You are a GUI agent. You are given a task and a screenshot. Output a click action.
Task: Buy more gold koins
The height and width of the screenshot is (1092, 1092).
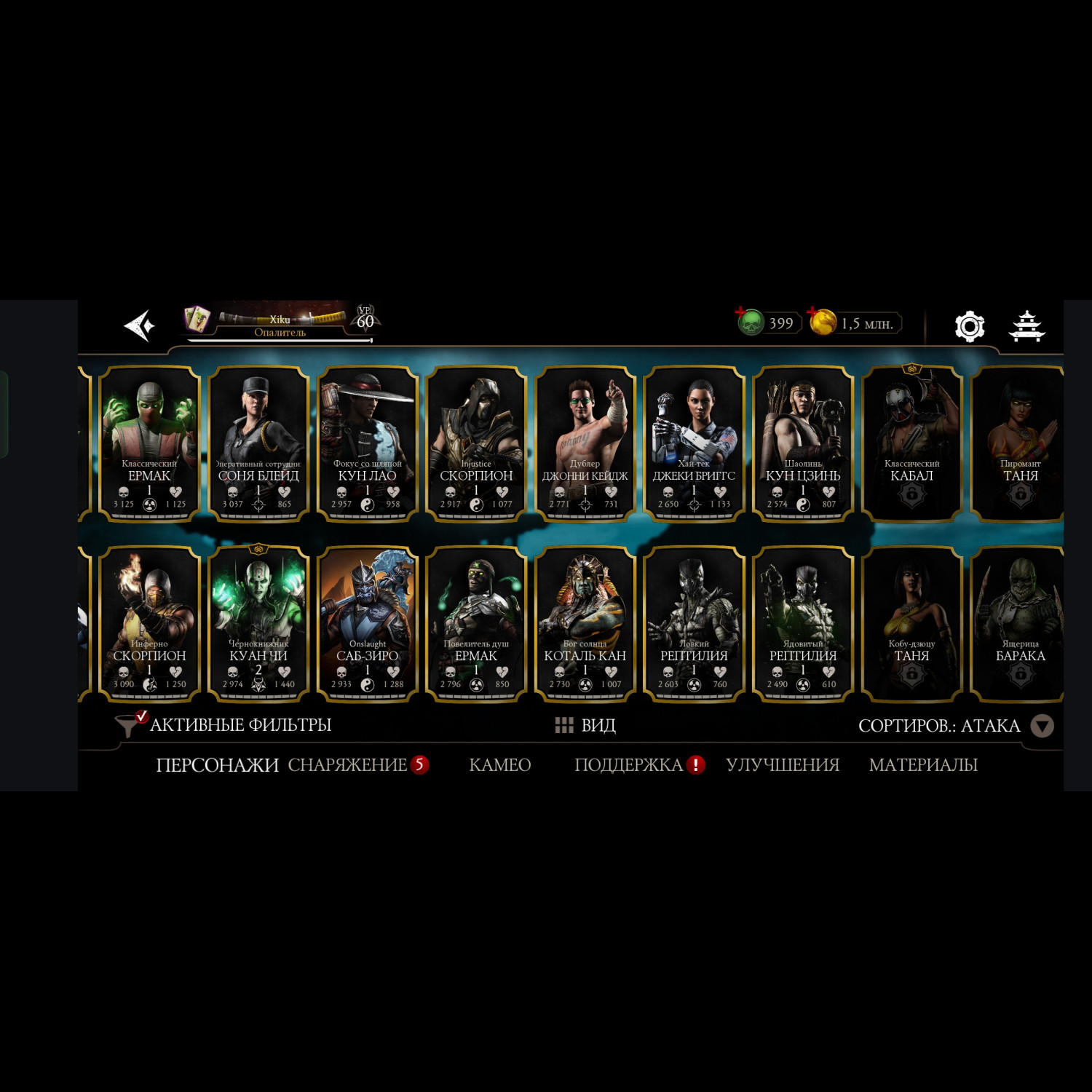coord(823,323)
